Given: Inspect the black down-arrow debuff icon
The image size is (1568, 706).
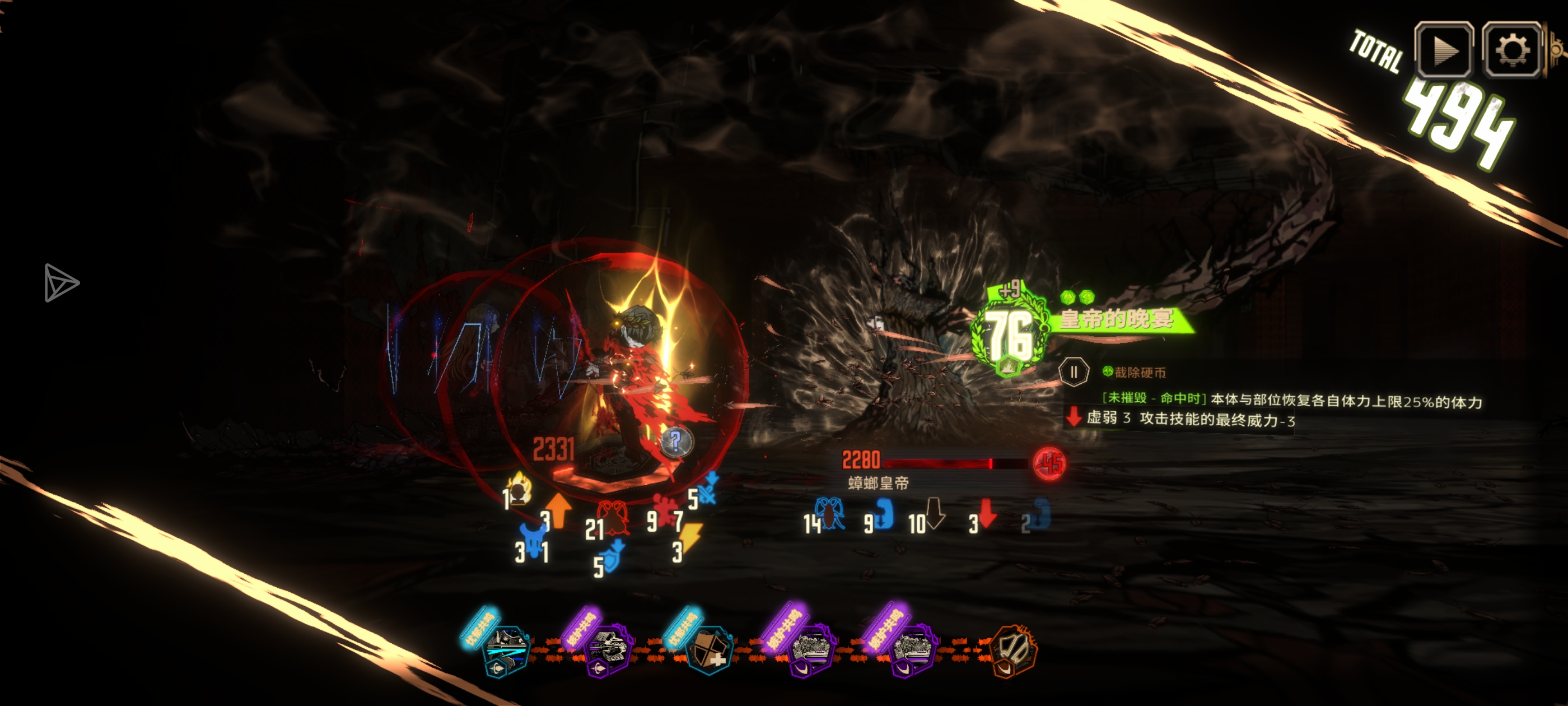Looking at the screenshot, I should [x=934, y=513].
